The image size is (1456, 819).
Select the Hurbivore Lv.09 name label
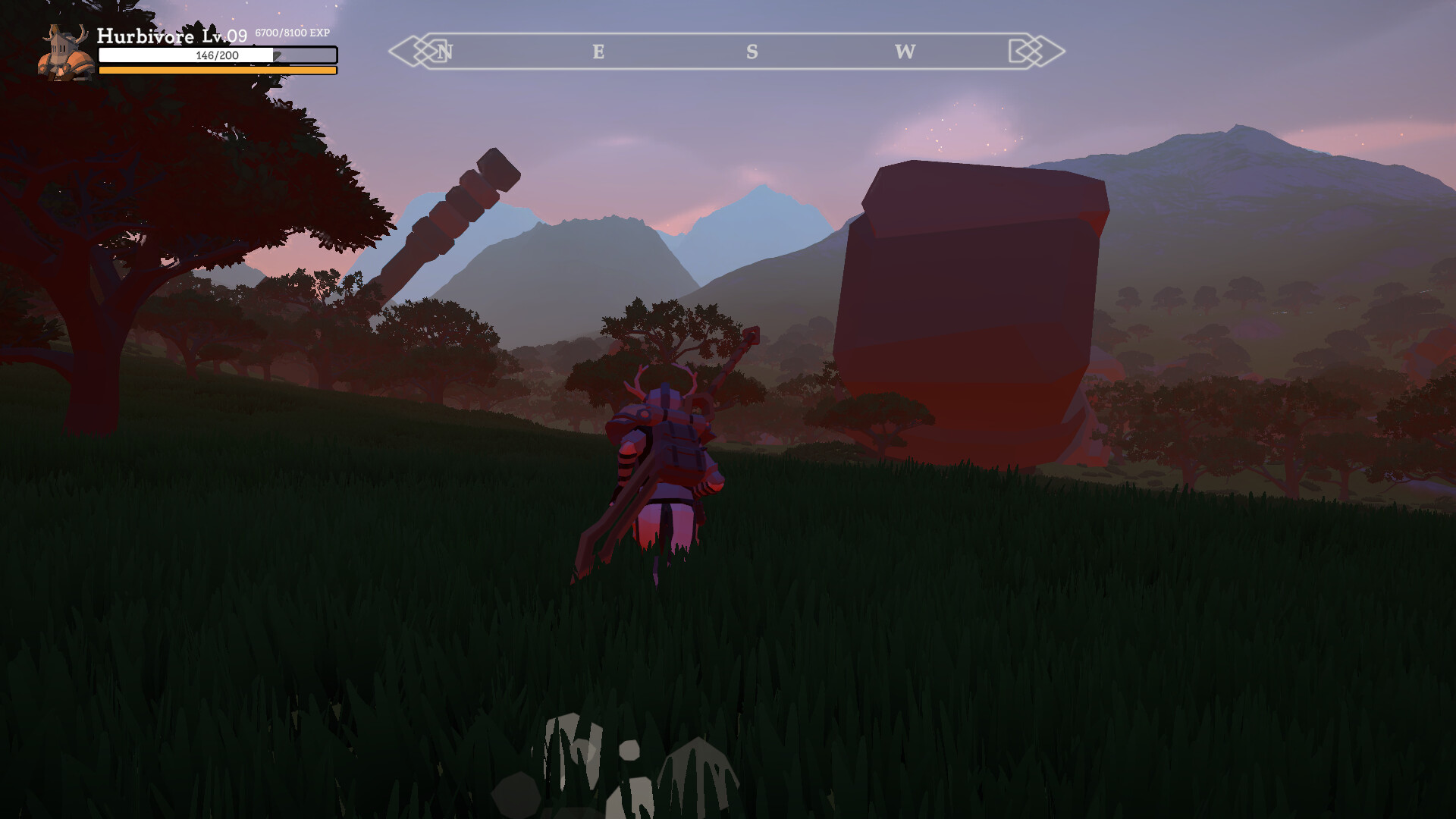pos(171,35)
